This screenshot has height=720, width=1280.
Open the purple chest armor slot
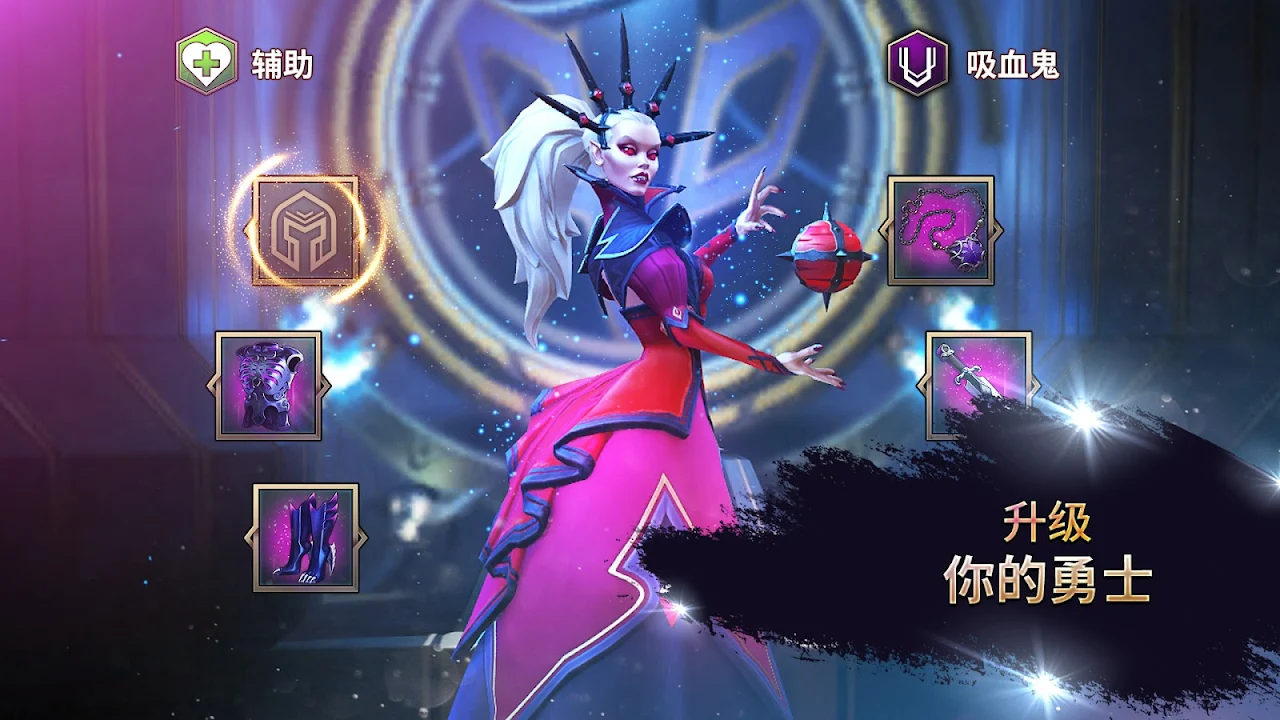(x=269, y=385)
